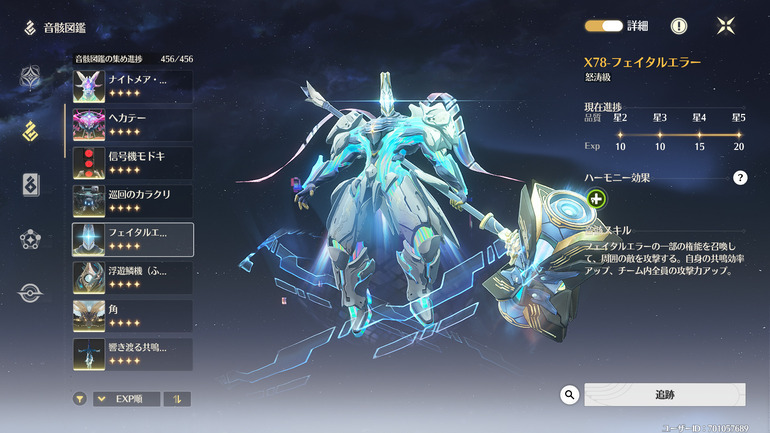Select the ヘカテー echo entry
The image size is (770, 433).
pyautogui.click(x=132, y=125)
